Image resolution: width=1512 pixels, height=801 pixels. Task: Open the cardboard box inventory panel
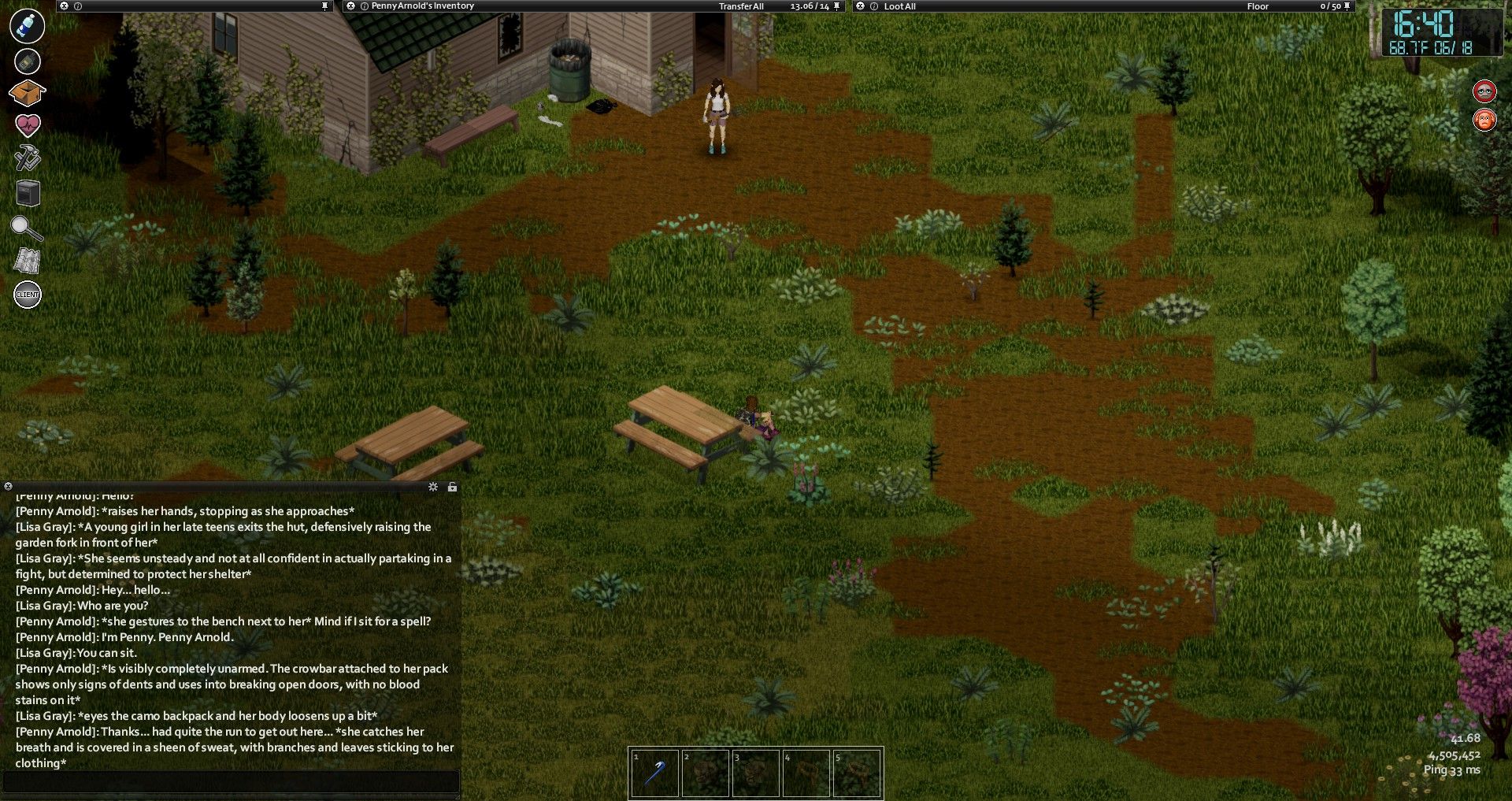click(x=27, y=93)
